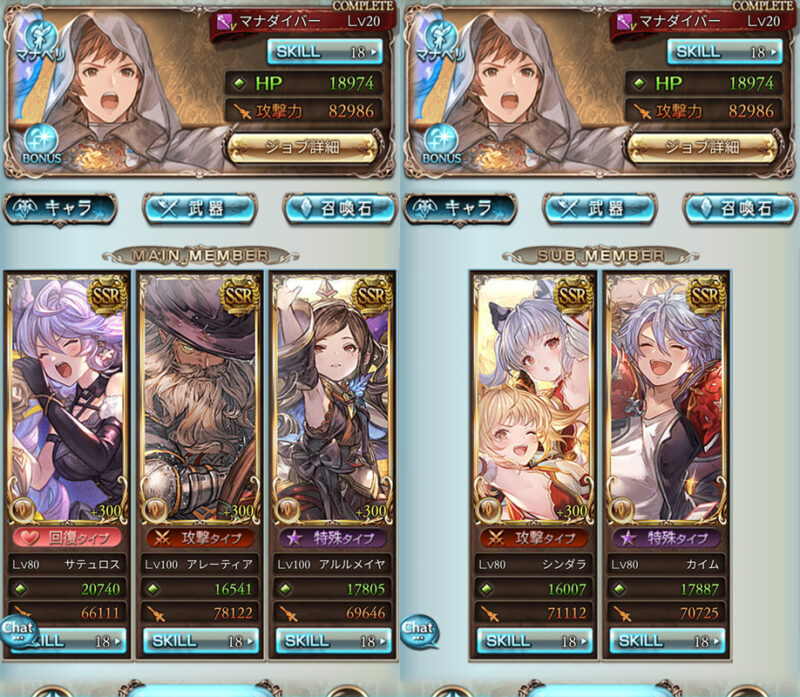Select the アレーティア character card
800x697 pixels.
pos(200,400)
